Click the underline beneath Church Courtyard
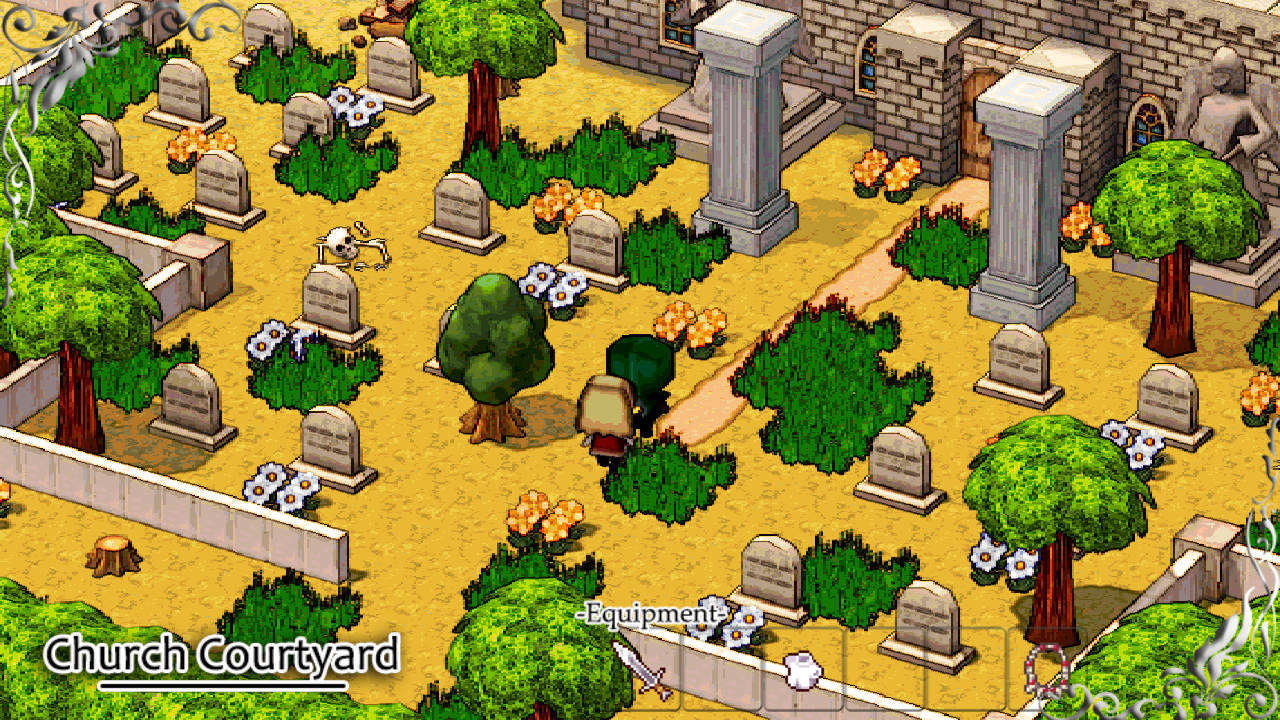 coord(222,686)
